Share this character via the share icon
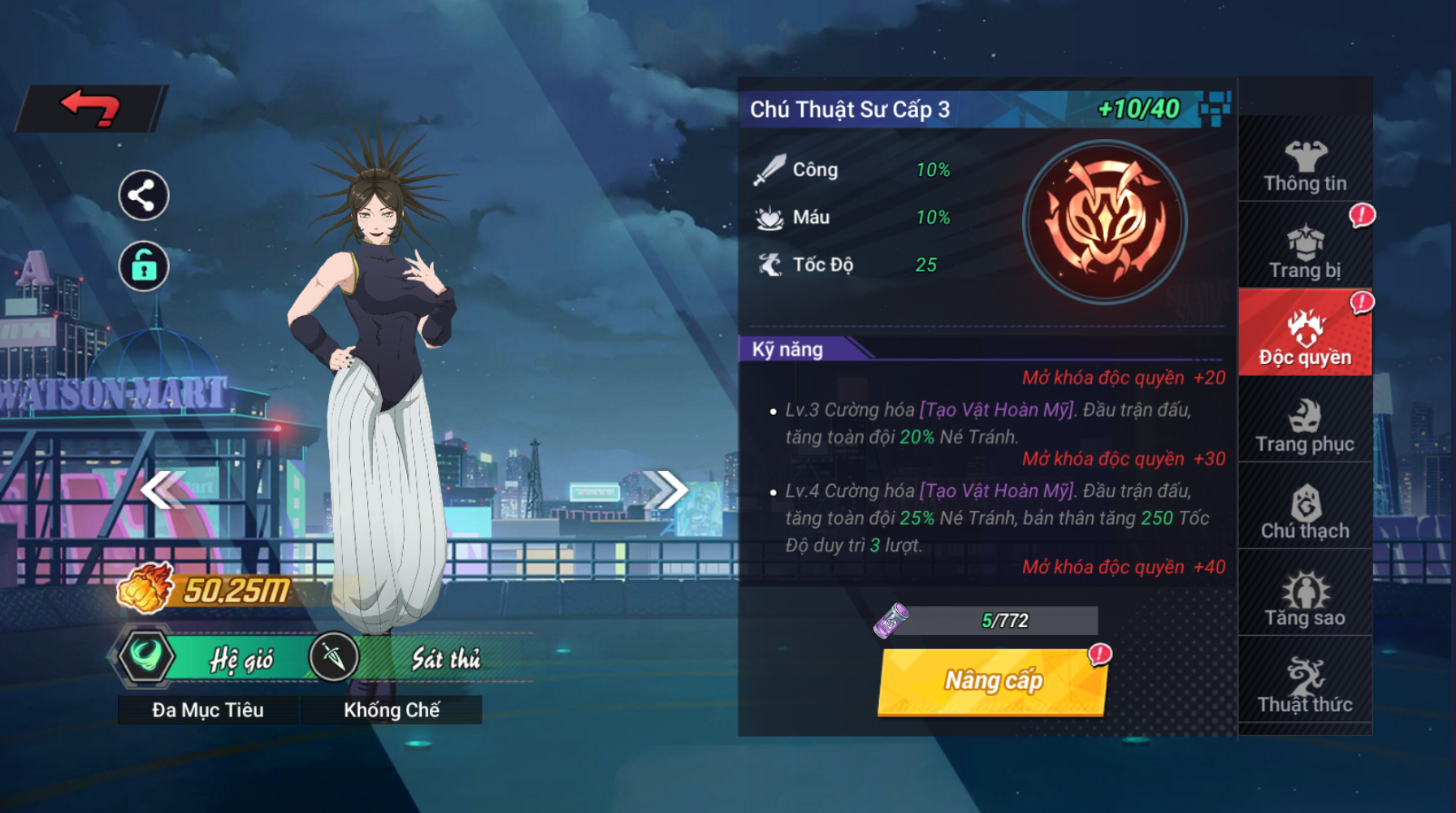The height and width of the screenshot is (813, 1456). [144, 196]
